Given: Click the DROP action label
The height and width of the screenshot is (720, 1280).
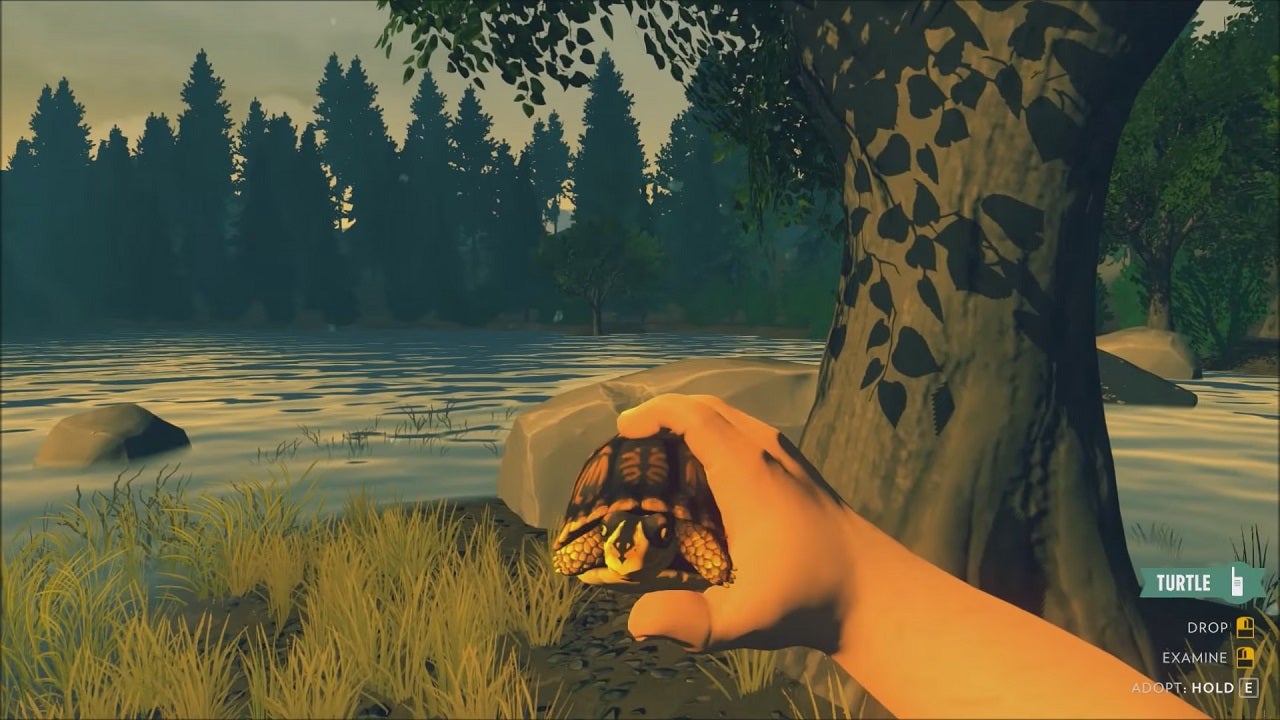Looking at the screenshot, I should (x=1208, y=627).
